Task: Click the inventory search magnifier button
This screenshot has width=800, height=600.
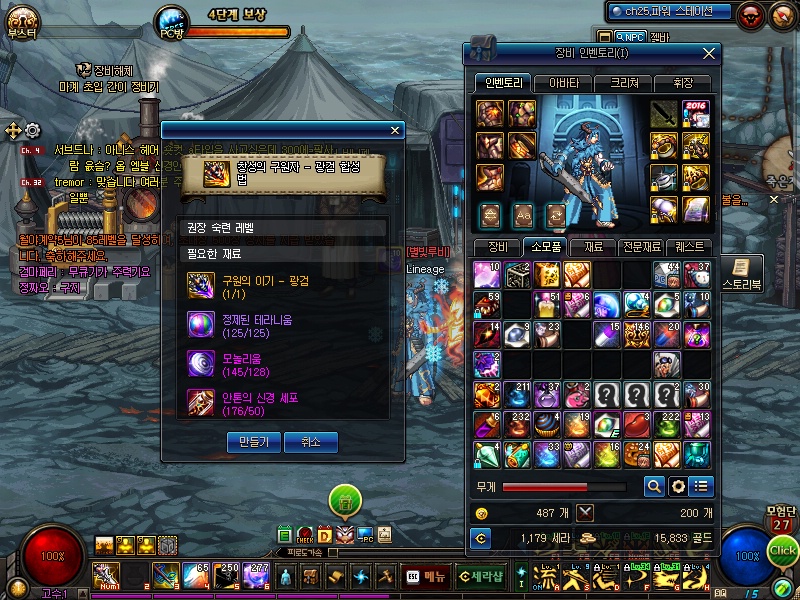Action: pos(654,487)
